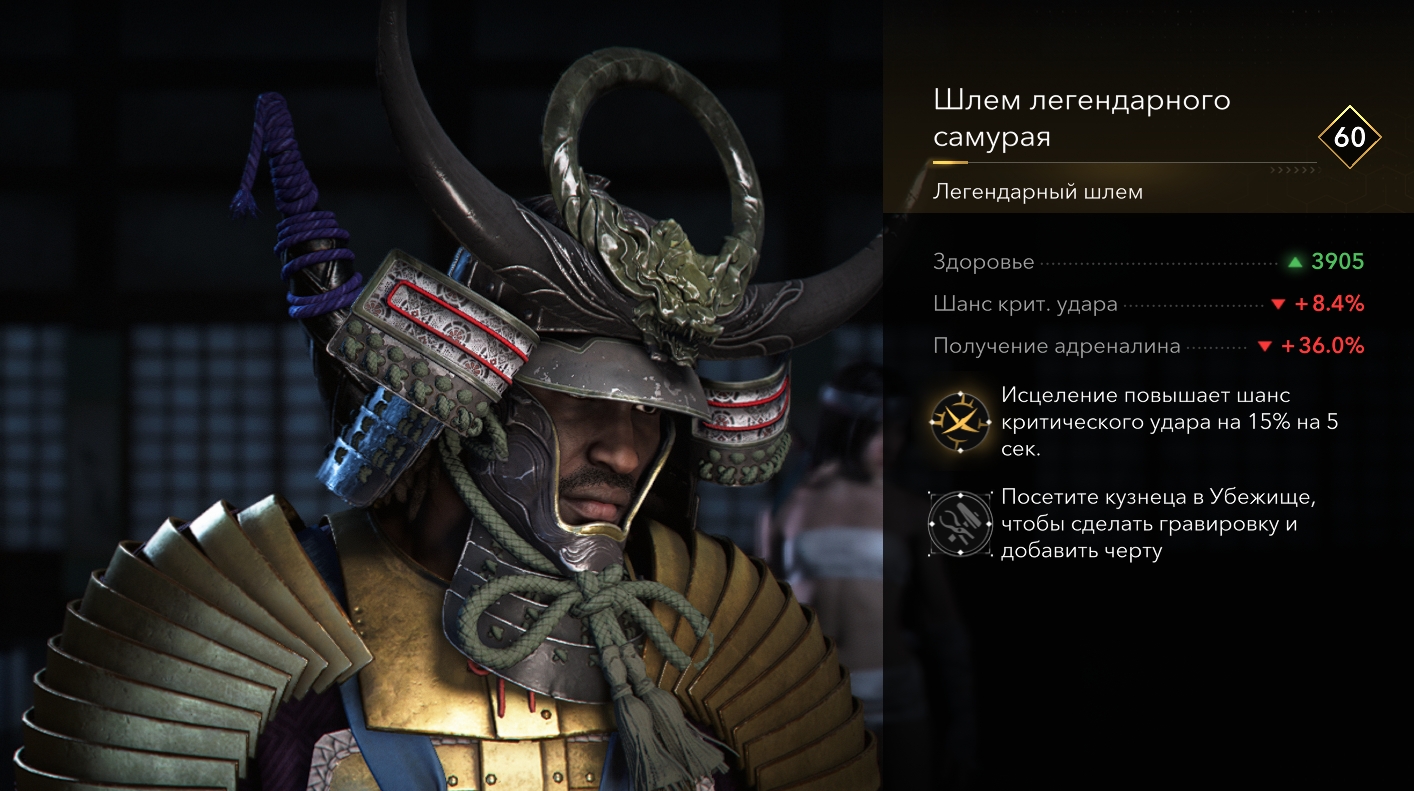Image resolution: width=1414 pixels, height=791 pixels.
Task: Click the blacksmith engraving slot icon
Action: 958,523
